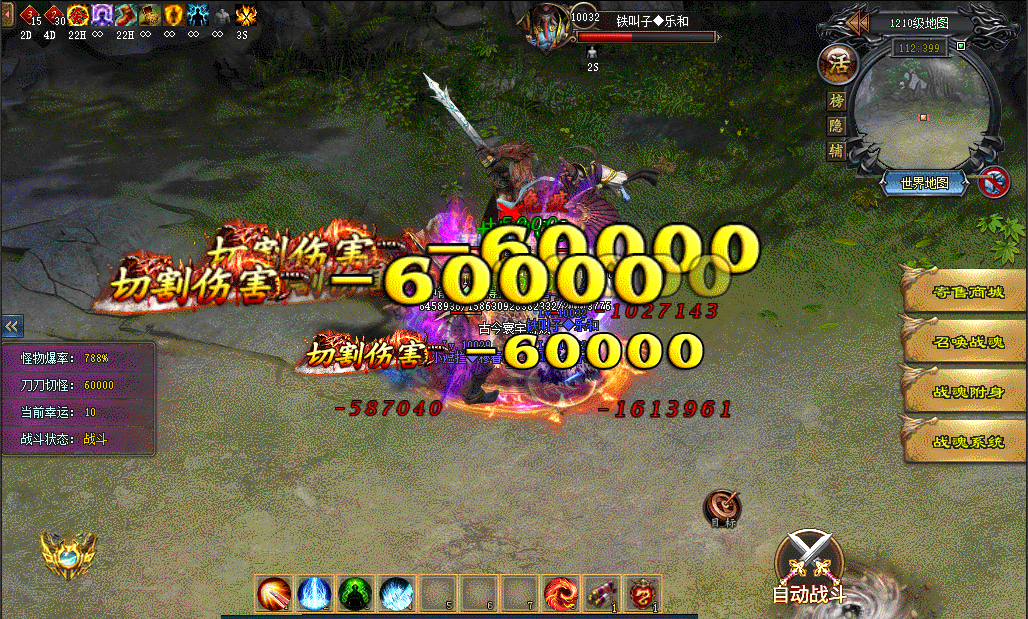Click the 隐 hide button beside minimap
The image size is (1028, 619).
pos(837,126)
